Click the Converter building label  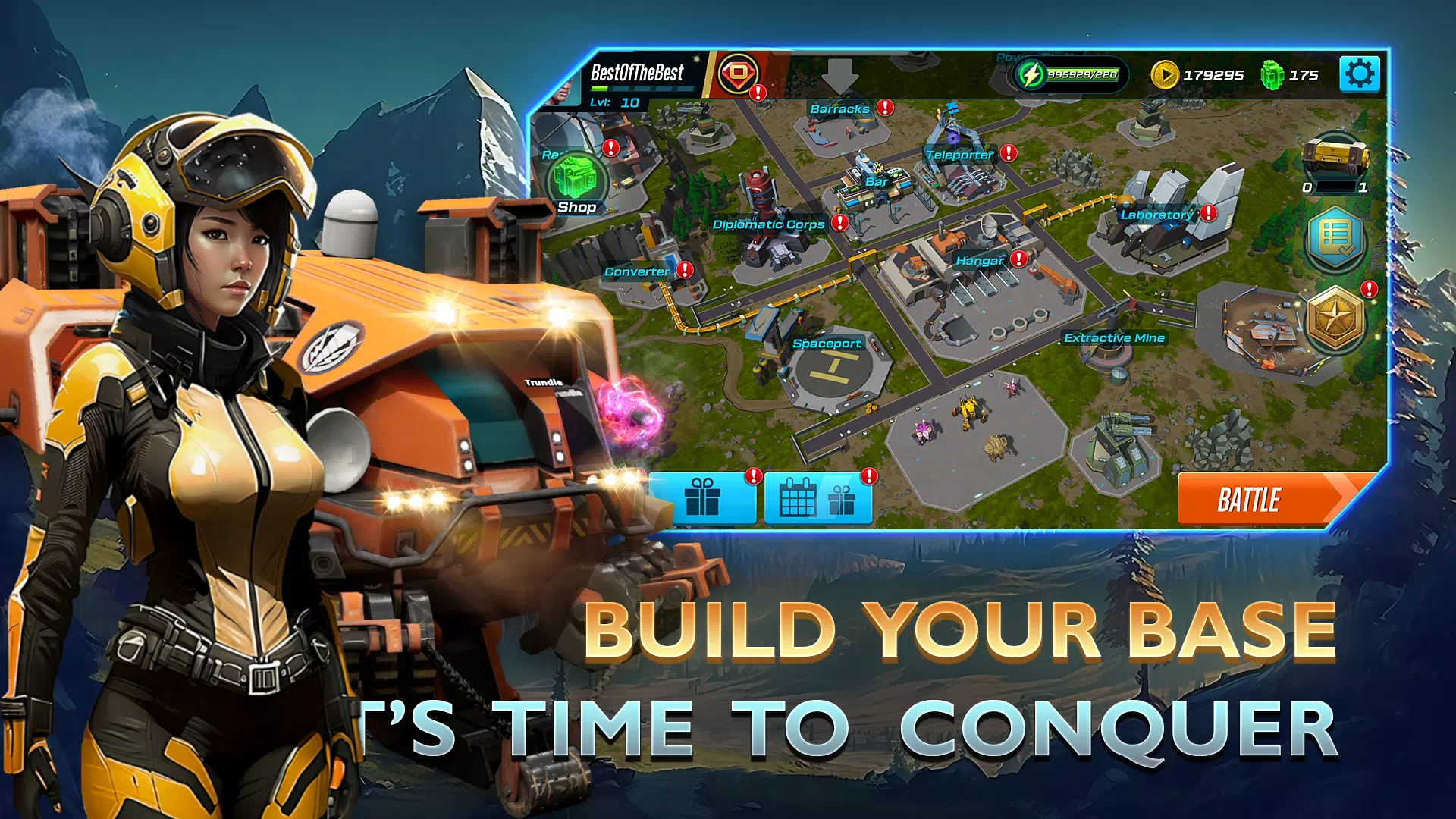[x=637, y=271]
